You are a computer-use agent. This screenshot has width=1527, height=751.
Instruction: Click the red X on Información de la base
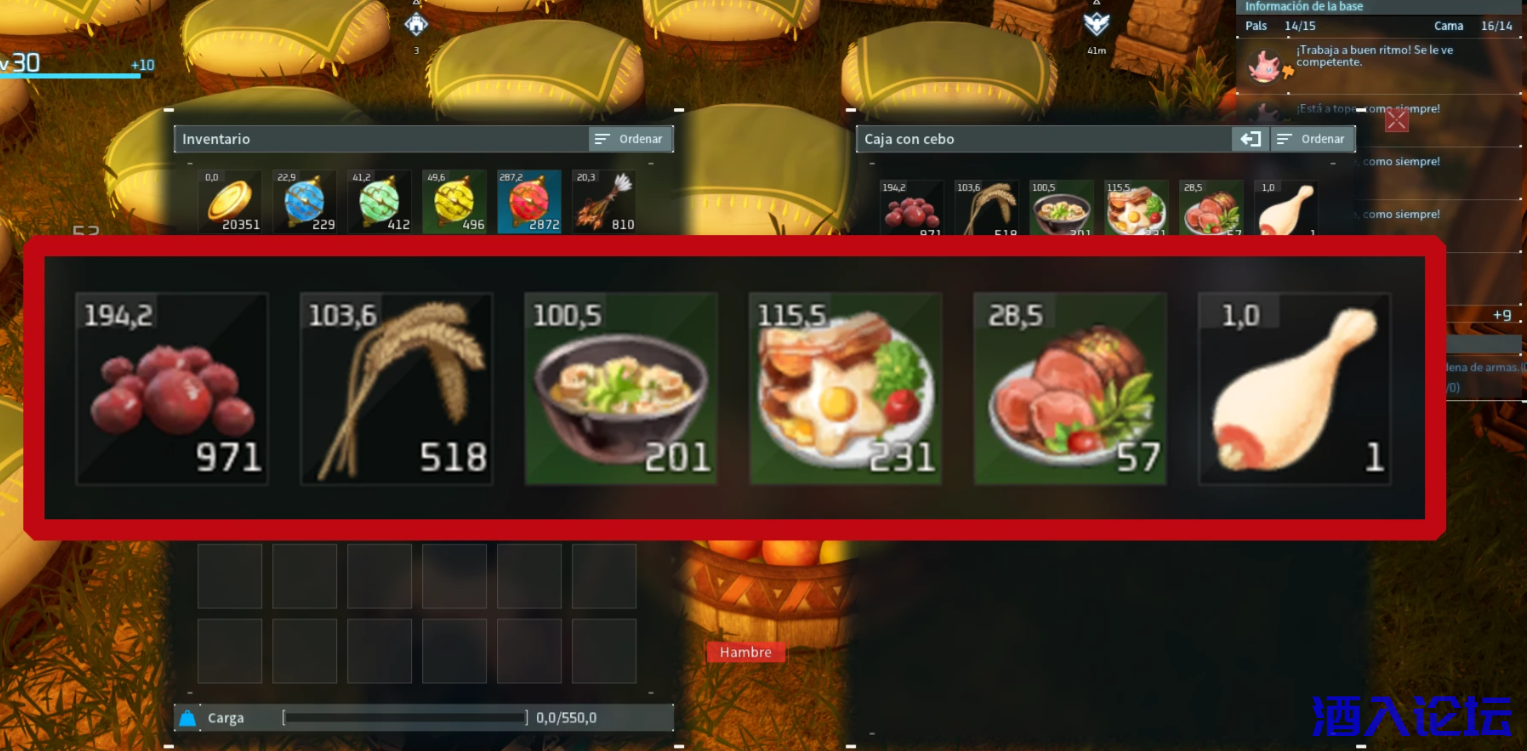pos(1396,120)
